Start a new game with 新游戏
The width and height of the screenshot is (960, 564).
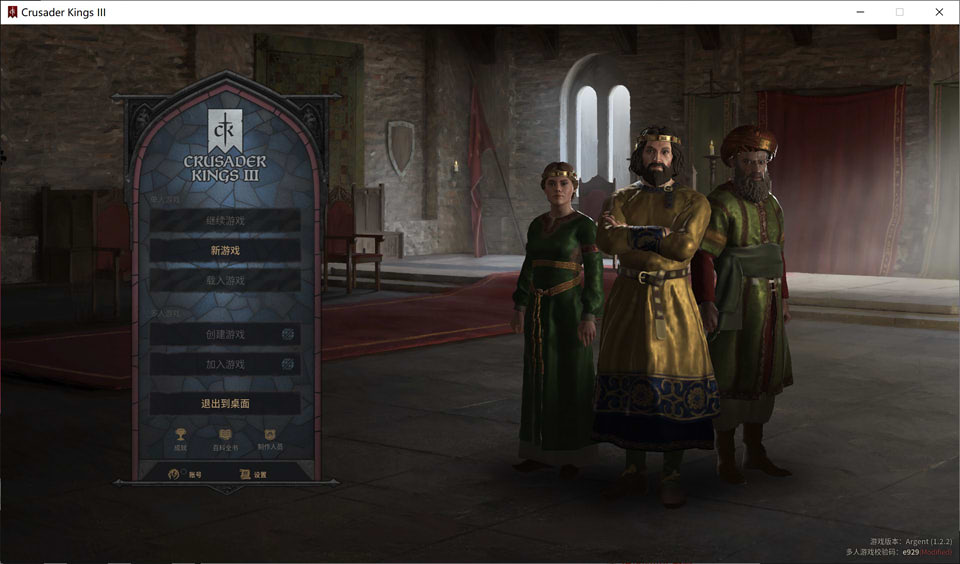pyautogui.click(x=225, y=250)
